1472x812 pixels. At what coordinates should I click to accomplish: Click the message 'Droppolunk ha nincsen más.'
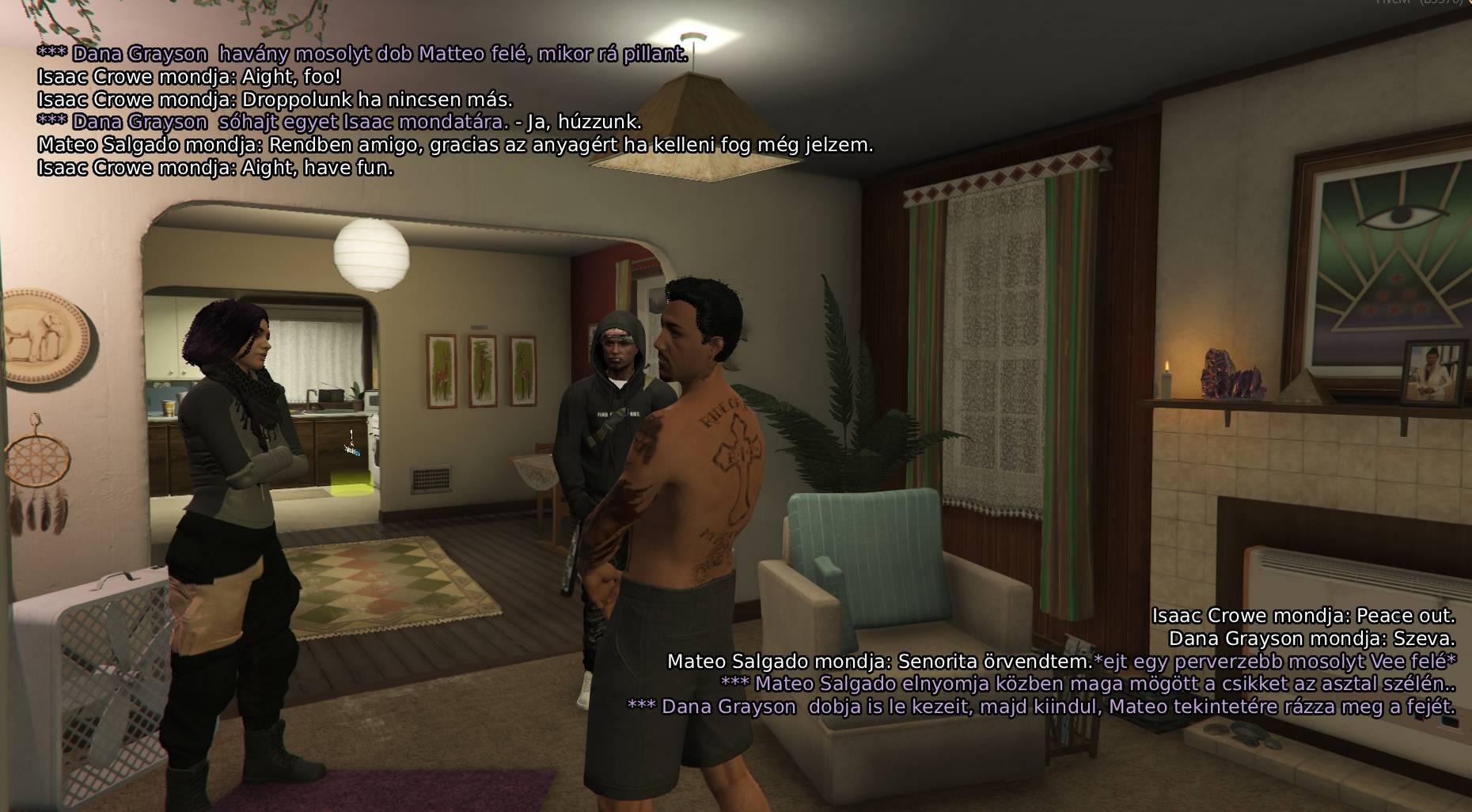pos(277,101)
